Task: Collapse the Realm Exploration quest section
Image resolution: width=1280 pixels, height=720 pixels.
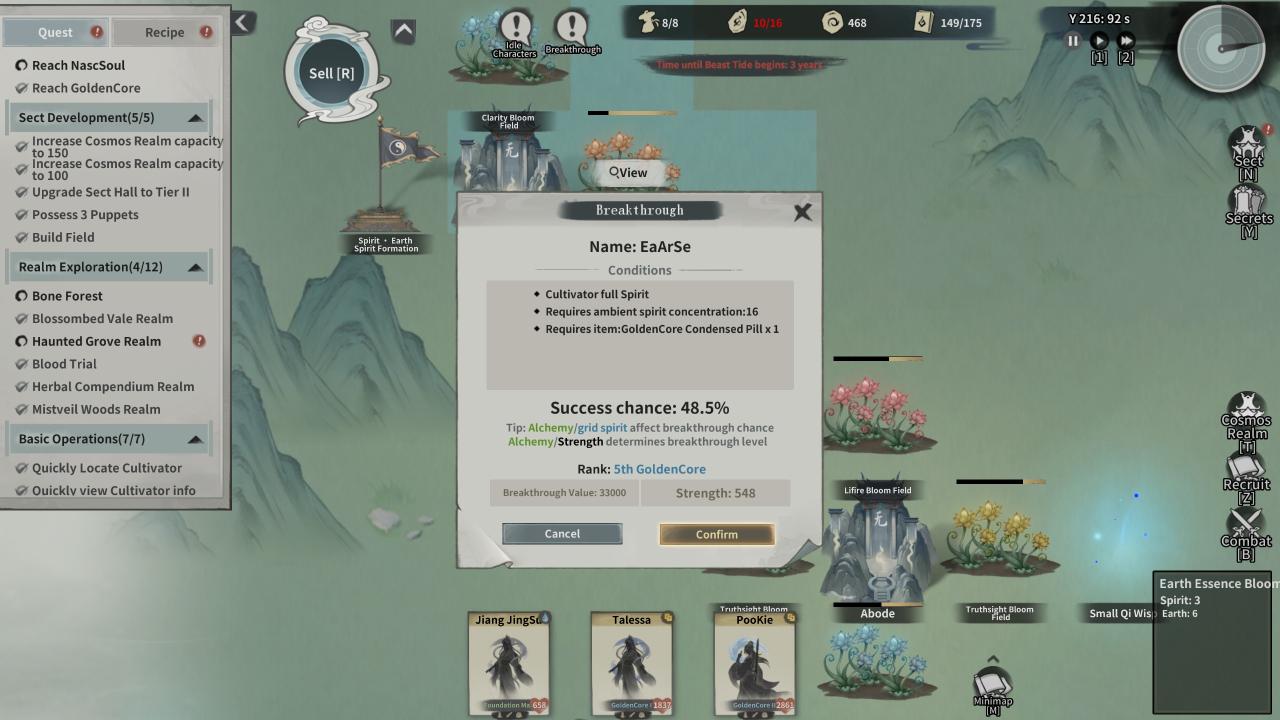Action: [195, 267]
